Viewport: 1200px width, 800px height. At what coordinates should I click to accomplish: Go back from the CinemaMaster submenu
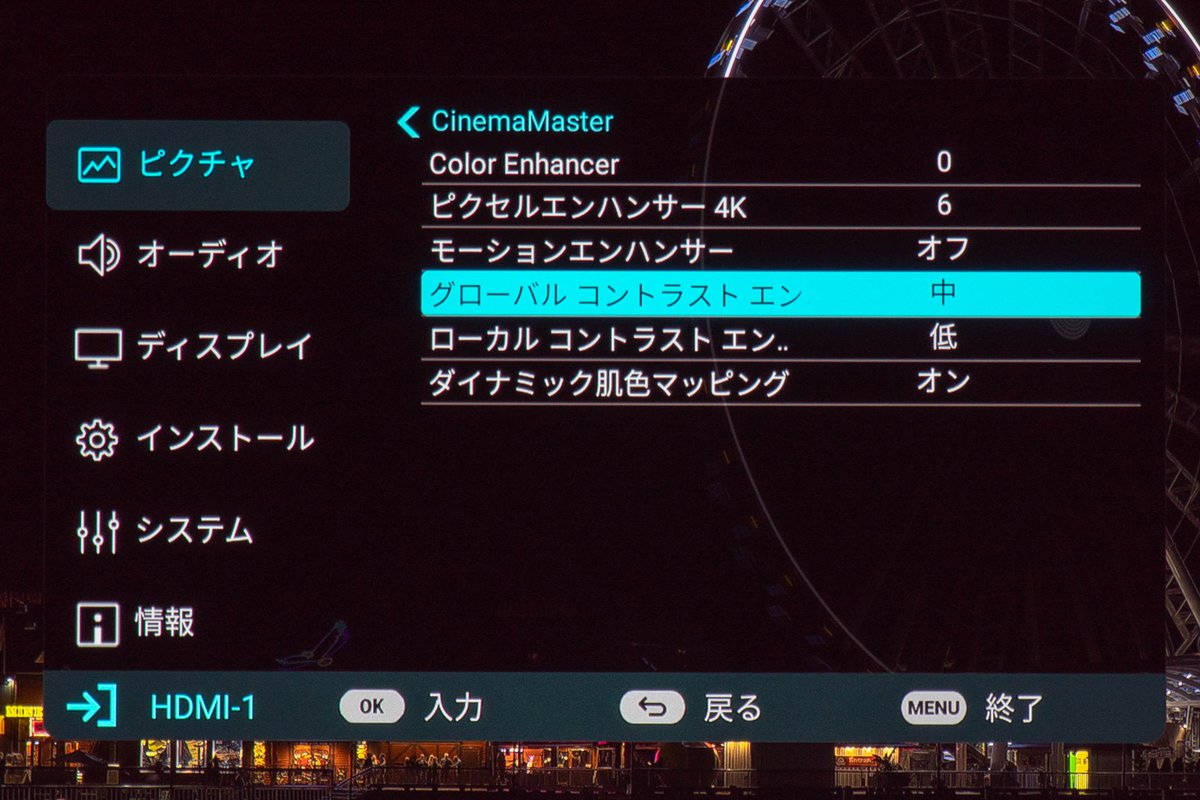point(409,122)
